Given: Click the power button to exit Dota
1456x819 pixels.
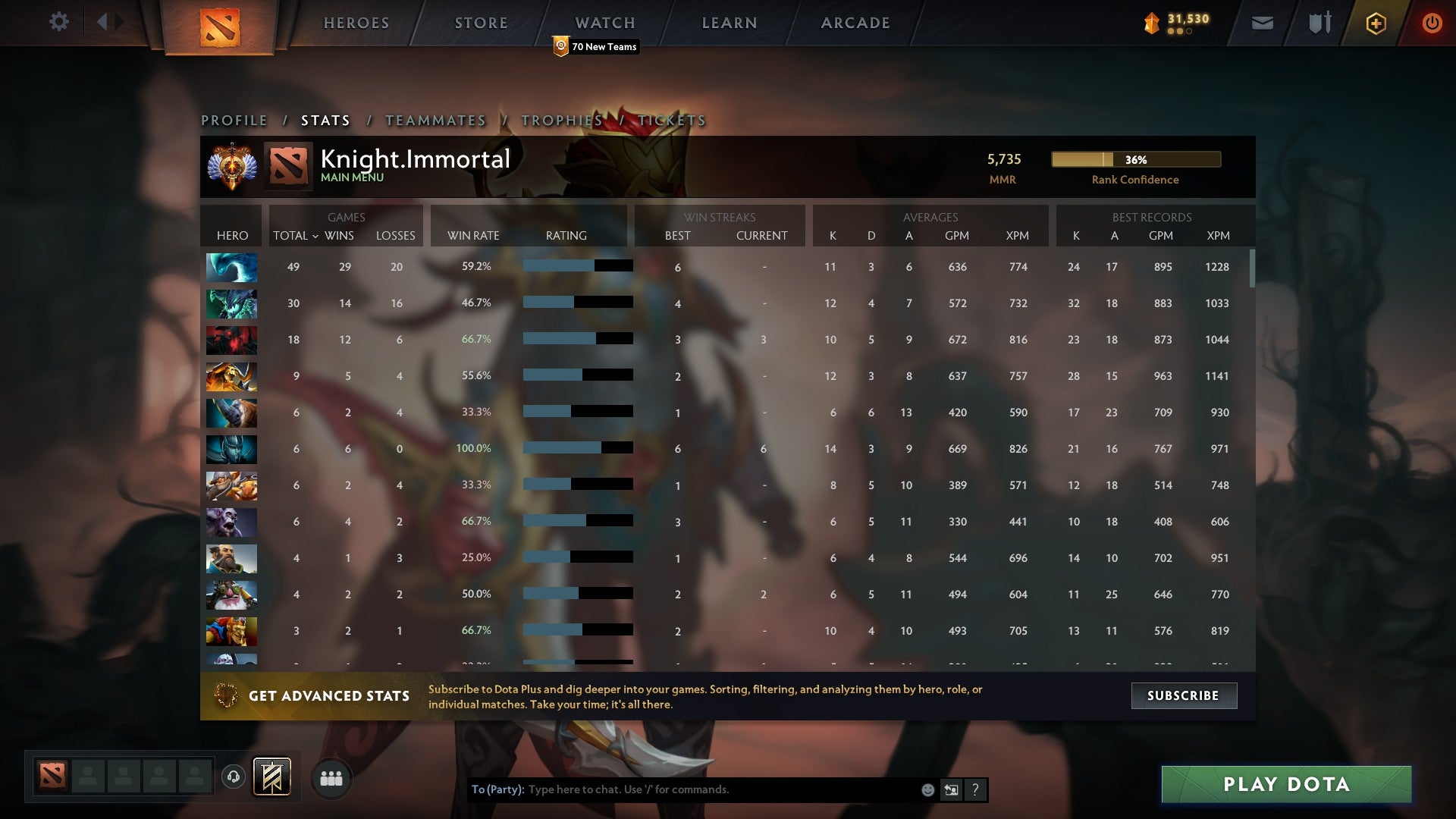Looking at the screenshot, I should click(1432, 23).
